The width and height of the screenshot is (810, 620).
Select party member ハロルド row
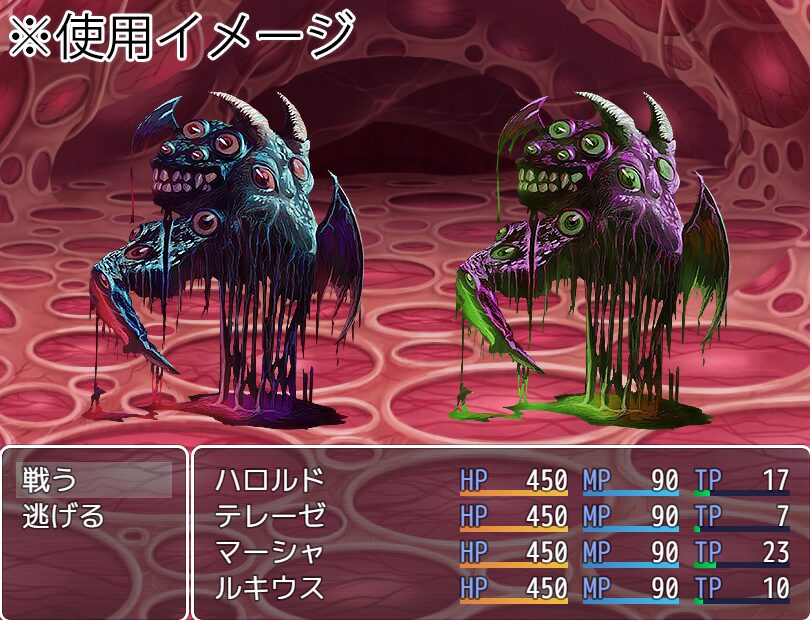click(x=270, y=481)
